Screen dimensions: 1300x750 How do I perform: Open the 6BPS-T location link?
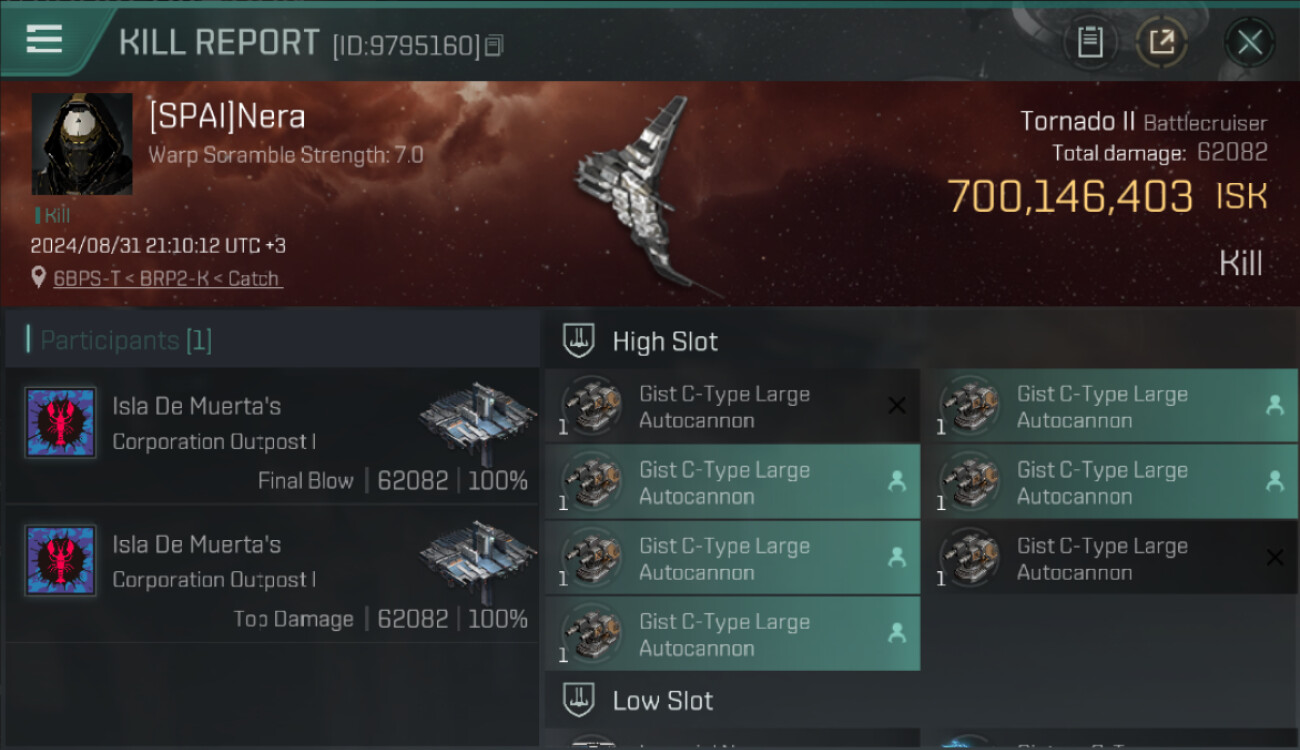[167, 279]
